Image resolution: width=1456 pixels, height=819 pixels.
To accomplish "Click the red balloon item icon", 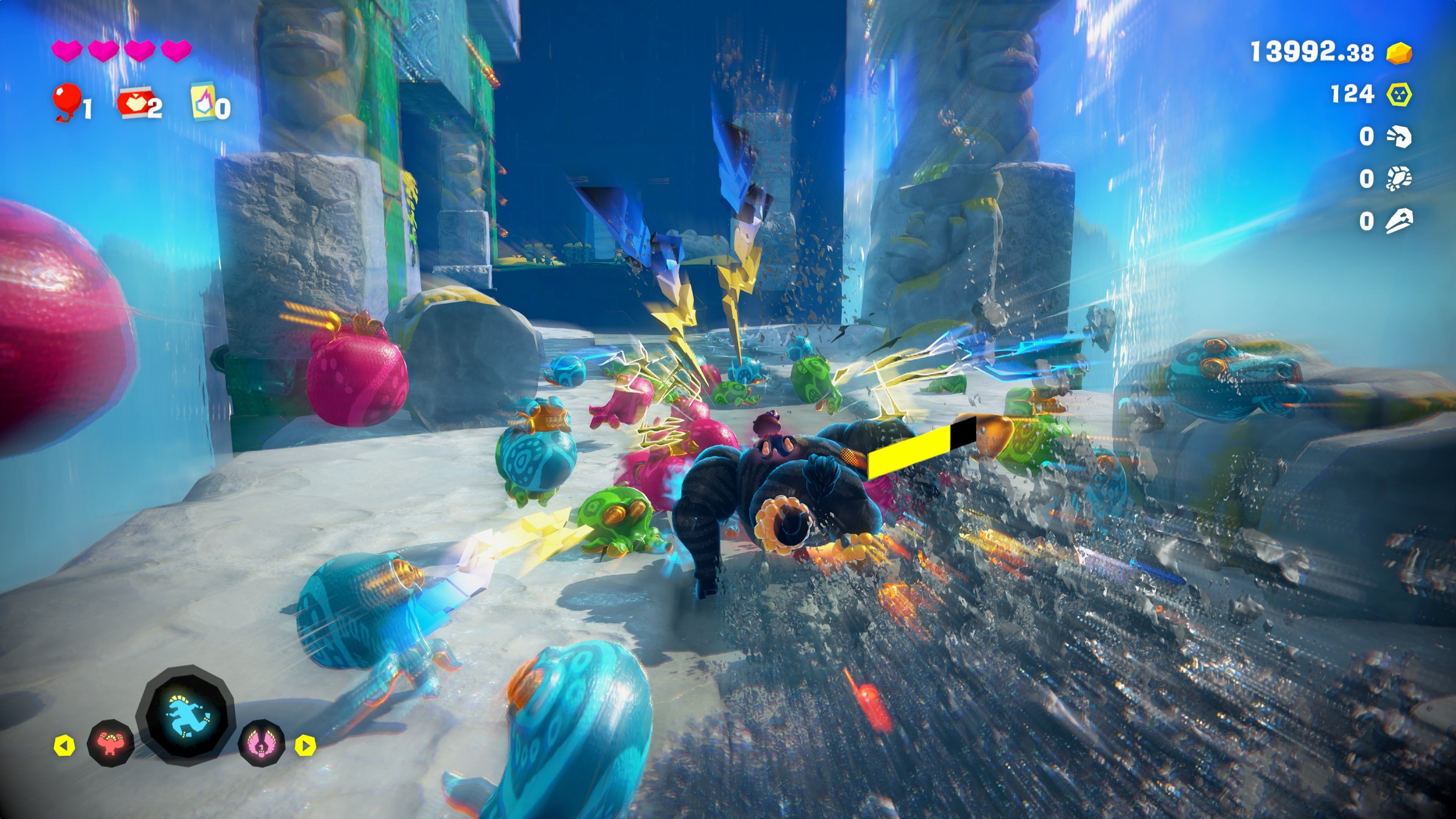I will click(67, 100).
